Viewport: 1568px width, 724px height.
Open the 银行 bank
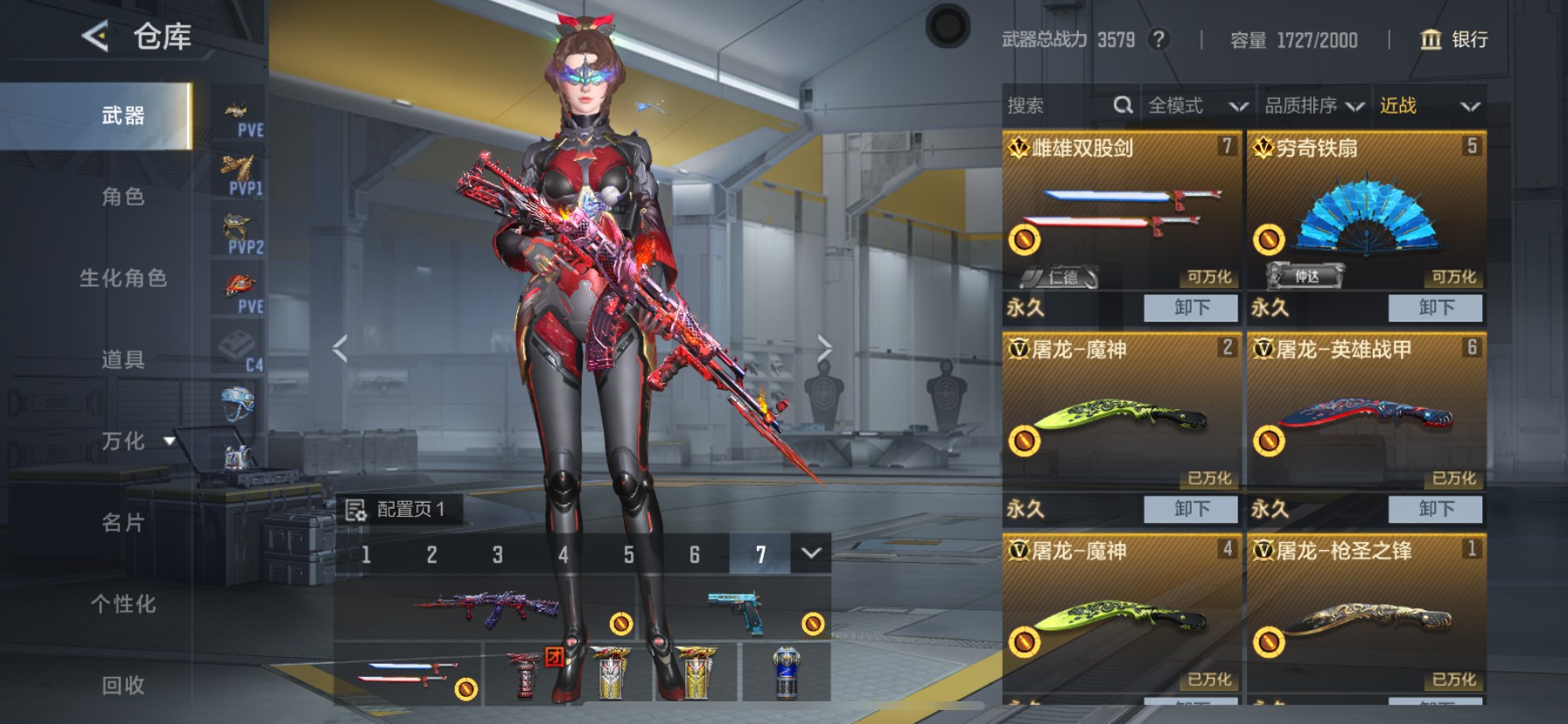(1453, 39)
